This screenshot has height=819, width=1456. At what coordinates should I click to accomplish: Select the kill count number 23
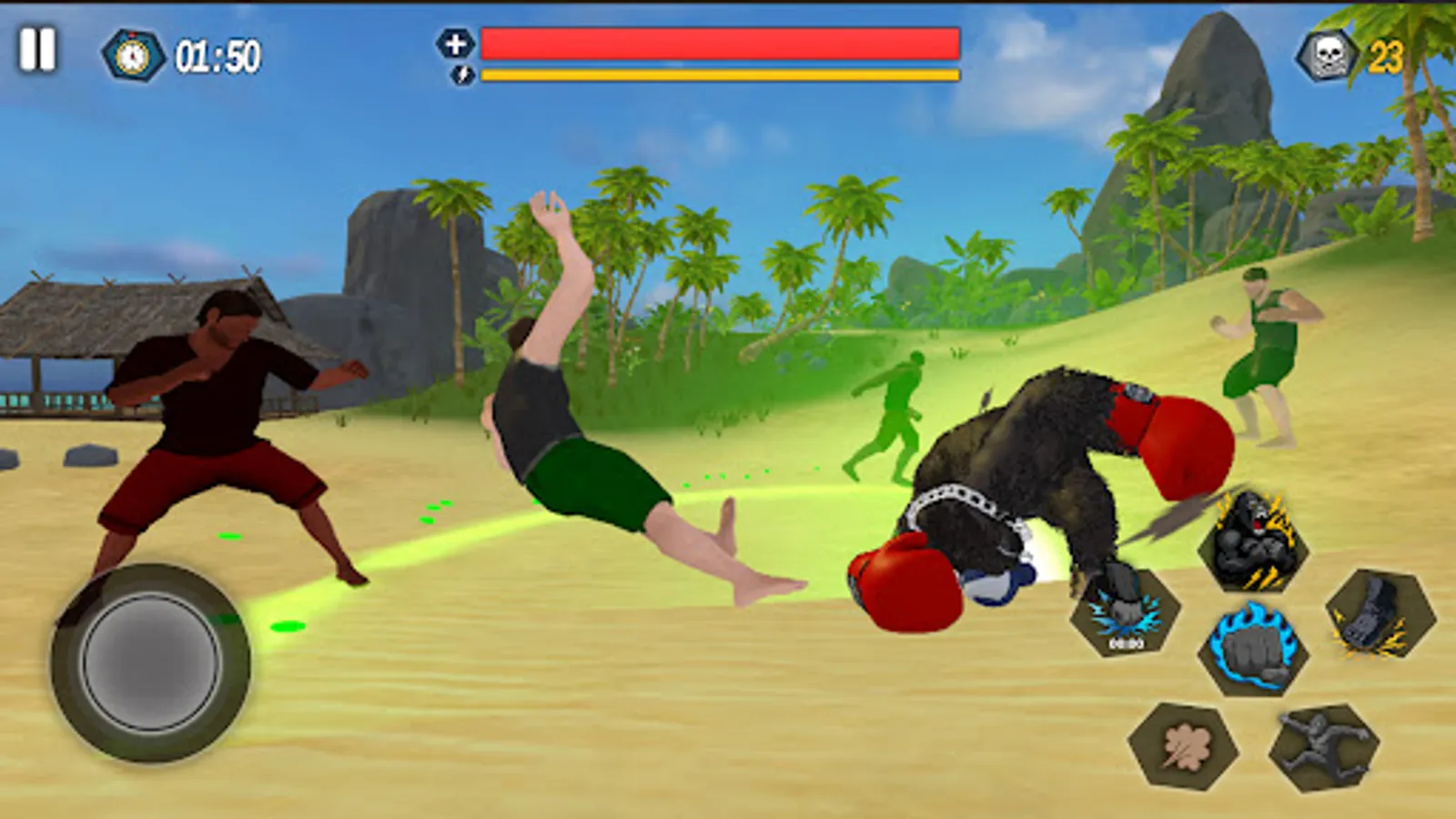[1388, 55]
